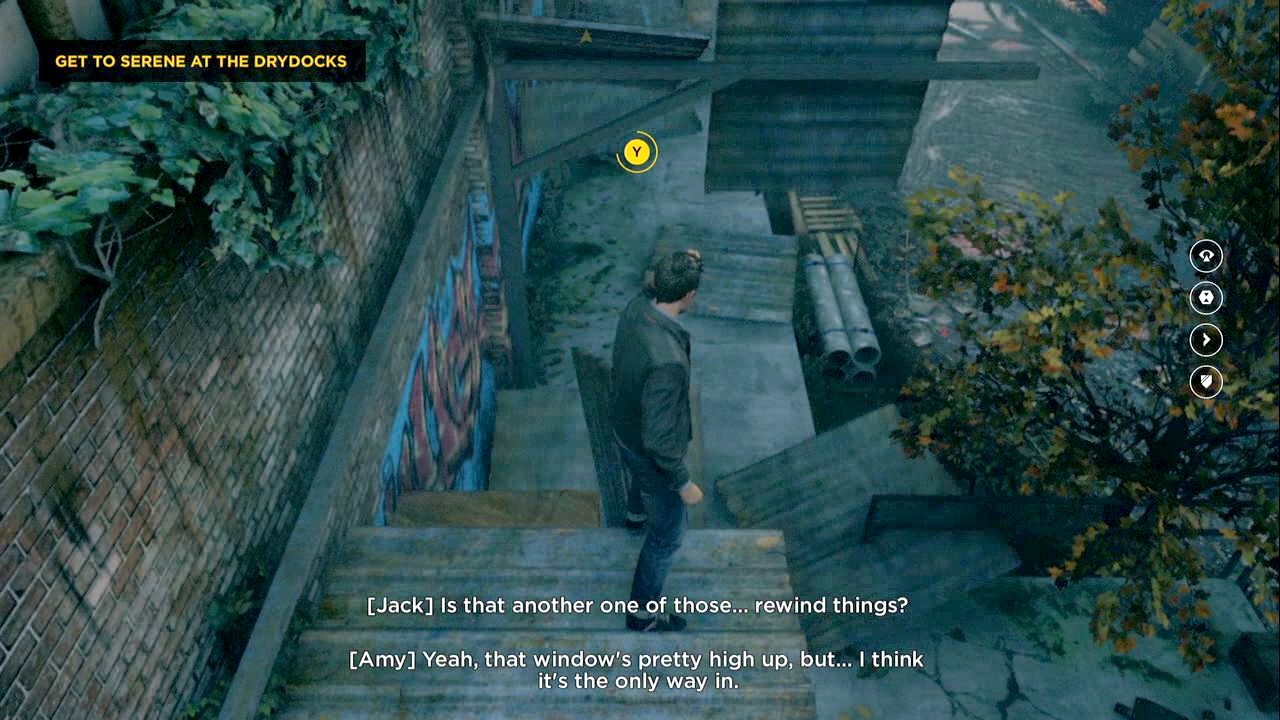Select the GET TO SERENE AT THE DRYDOCKS objective
The height and width of the screenshot is (720, 1280).
(205, 61)
